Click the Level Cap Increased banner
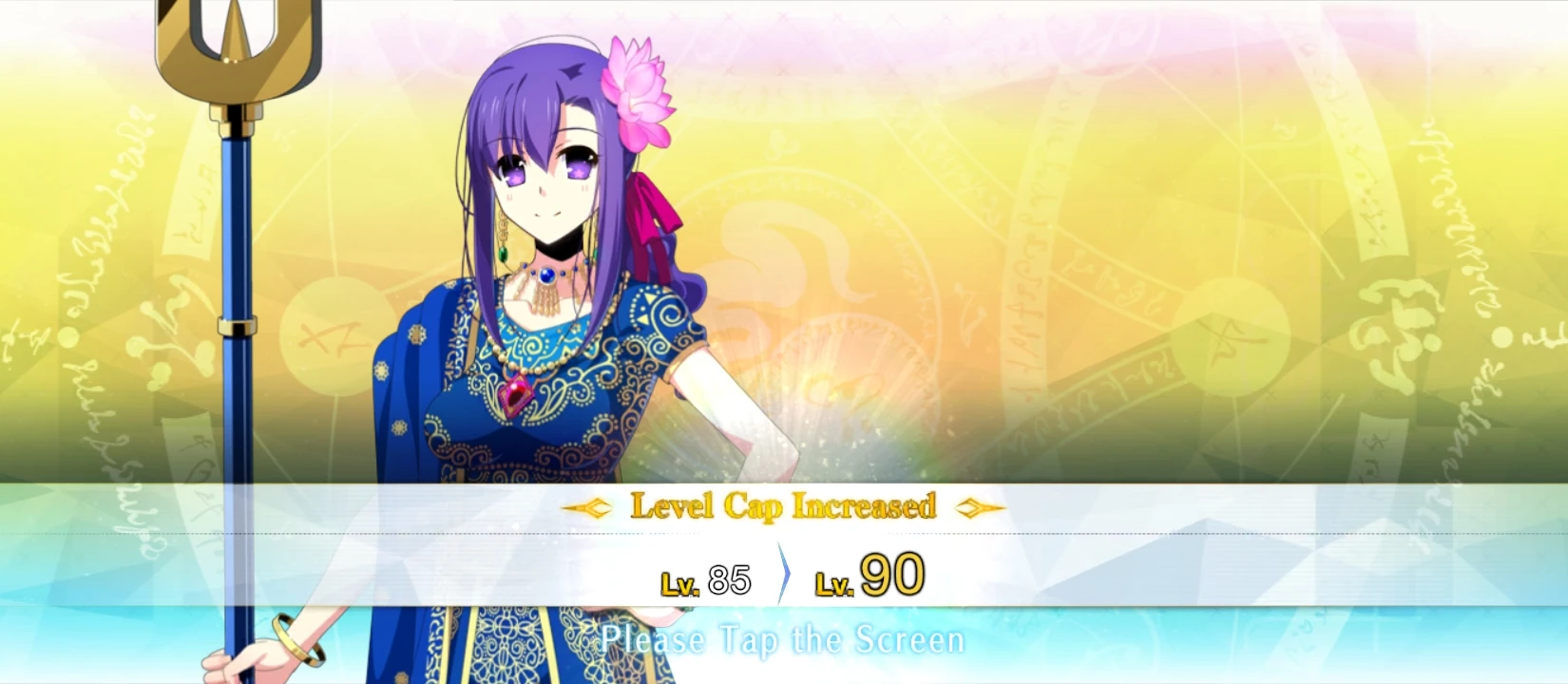 click(x=784, y=507)
